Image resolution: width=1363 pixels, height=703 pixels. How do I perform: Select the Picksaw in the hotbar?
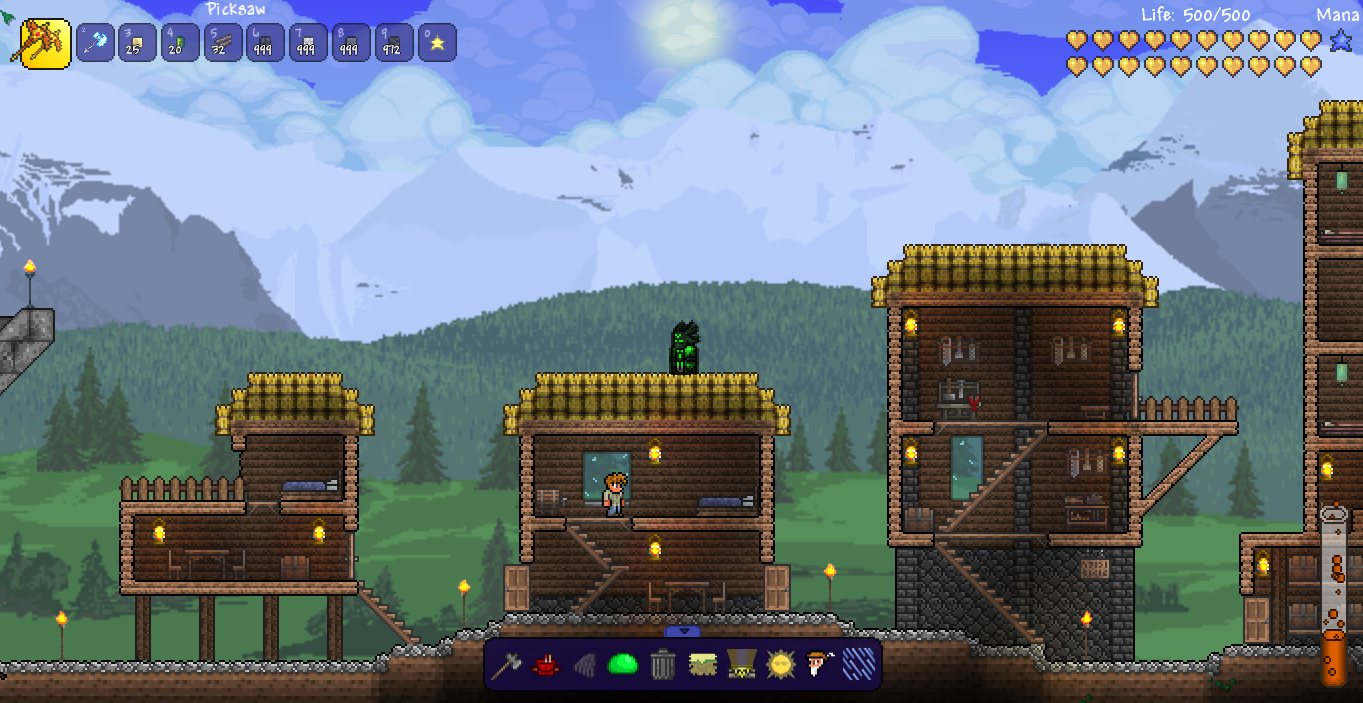tap(45, 43)
